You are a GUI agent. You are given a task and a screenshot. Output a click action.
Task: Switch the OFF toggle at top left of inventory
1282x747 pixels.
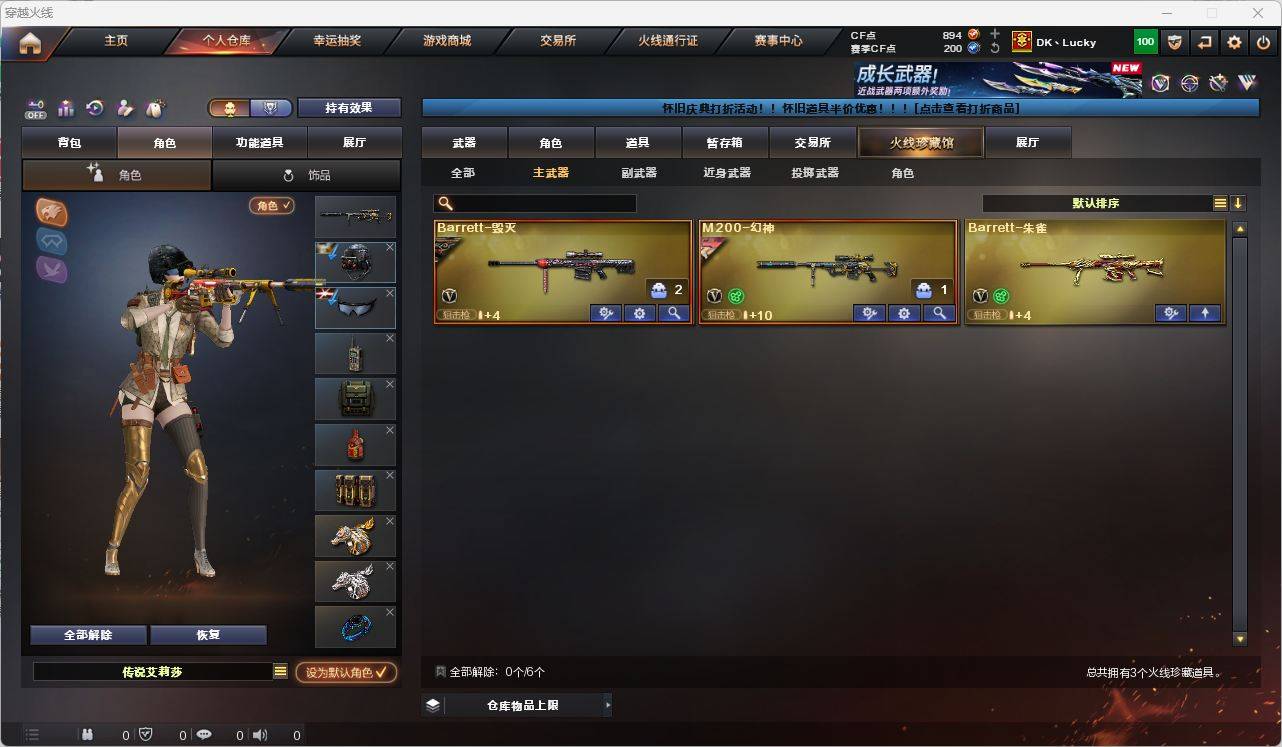click(36, 108)
